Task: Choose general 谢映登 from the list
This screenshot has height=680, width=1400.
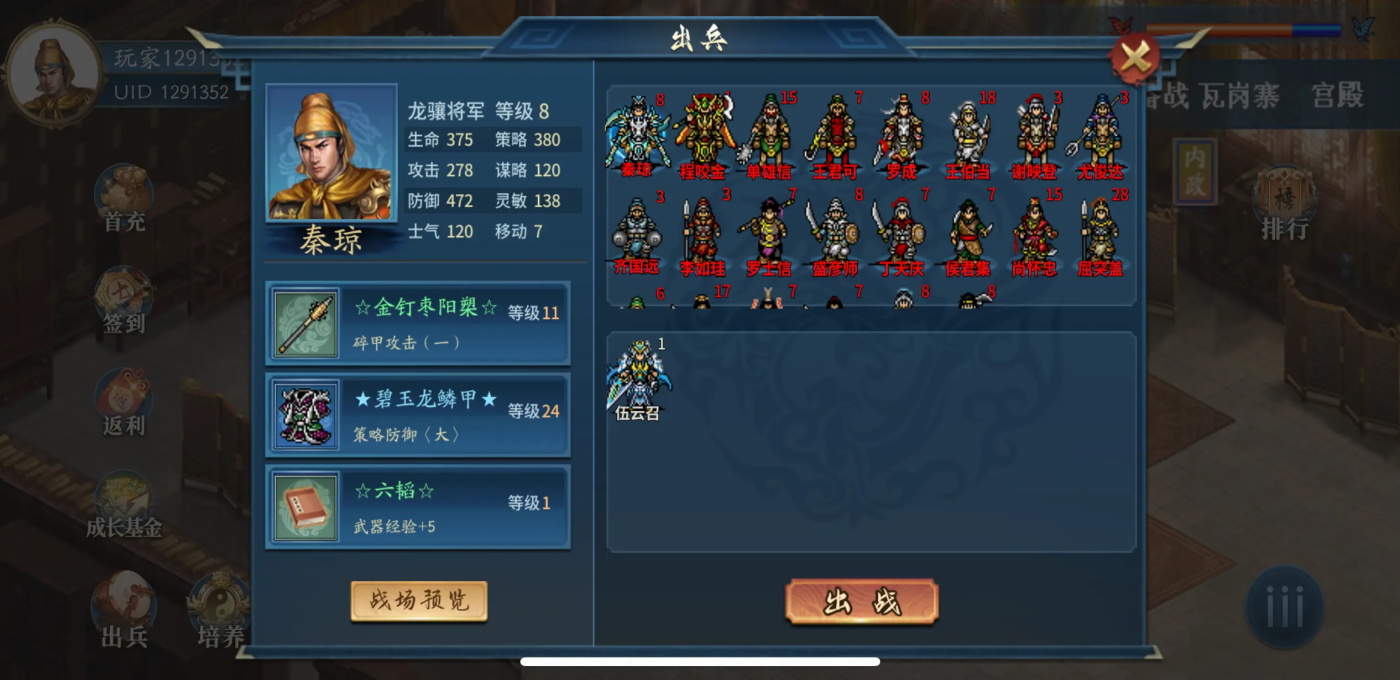Action: click(1034, 135)
